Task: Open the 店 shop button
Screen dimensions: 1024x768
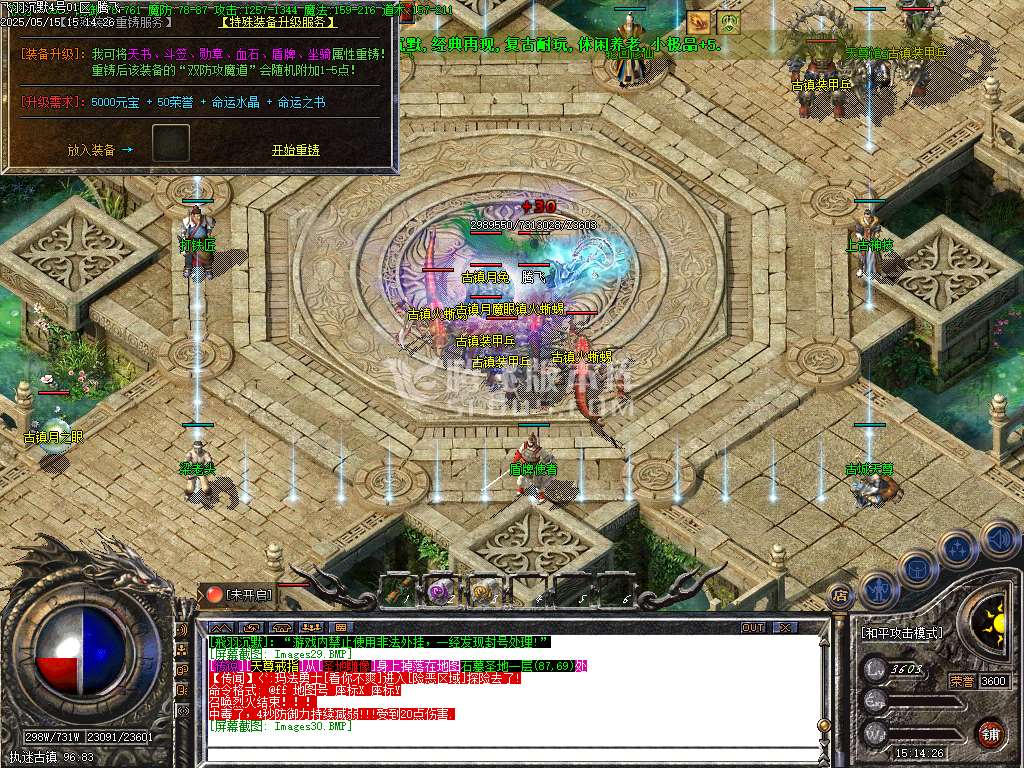Action: pos(841,596)
